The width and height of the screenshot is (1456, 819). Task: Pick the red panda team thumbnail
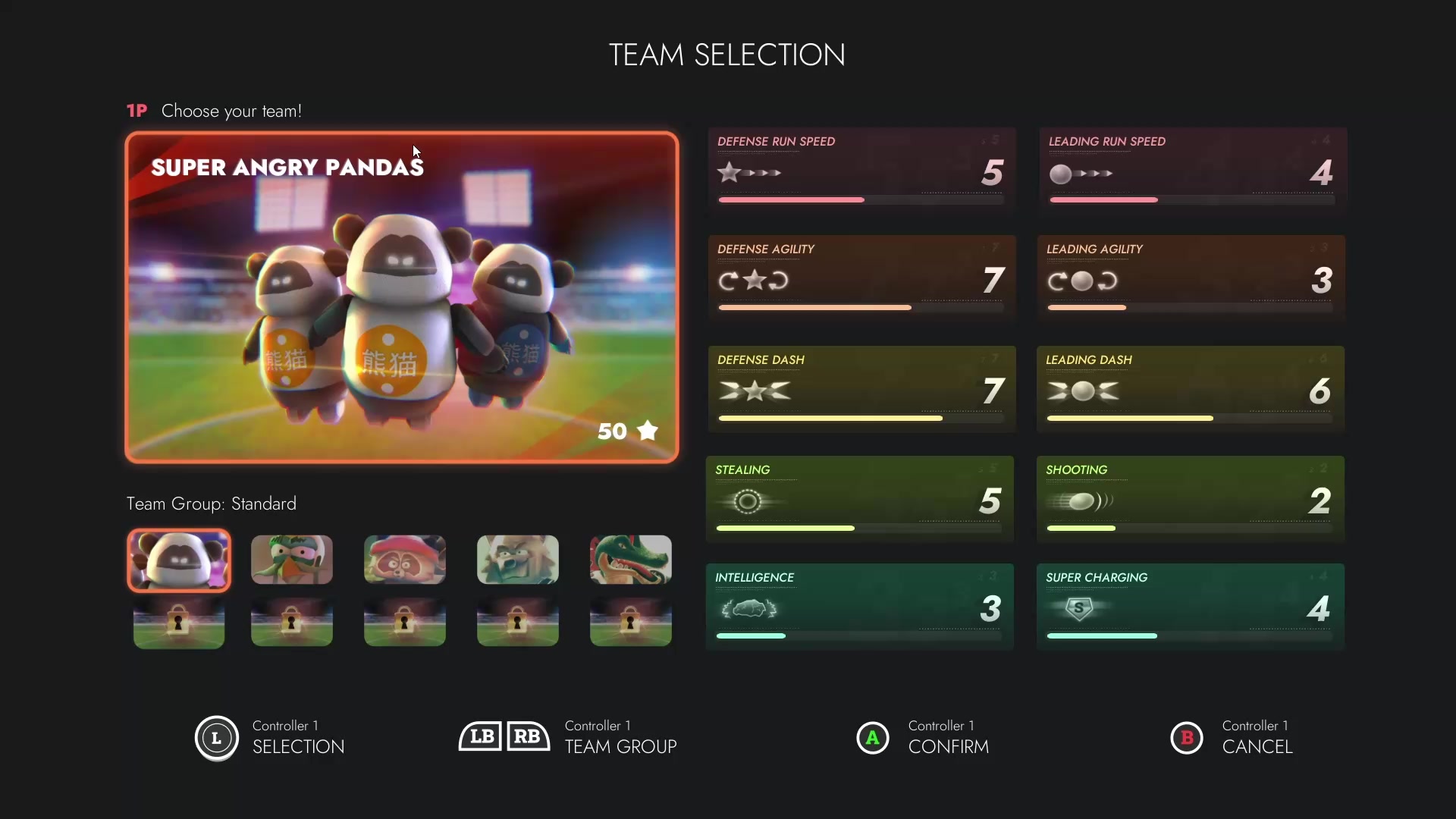405,560
